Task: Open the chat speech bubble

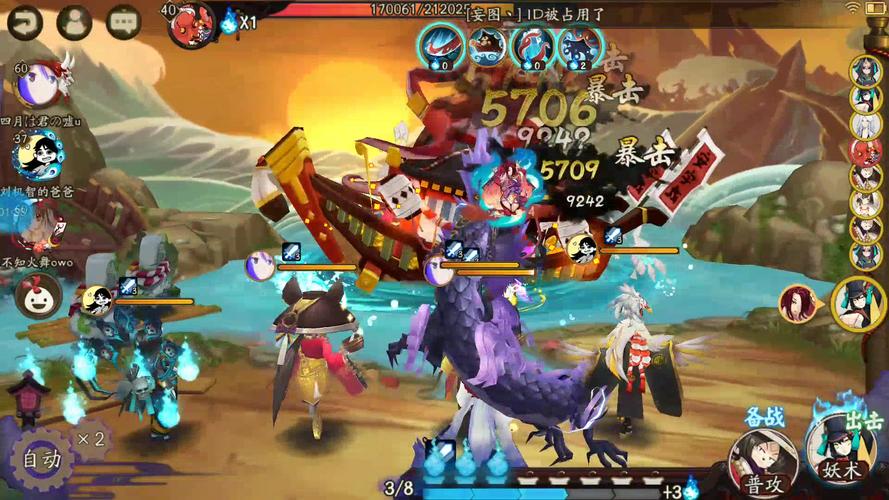Action: click(x=123, y=22)
